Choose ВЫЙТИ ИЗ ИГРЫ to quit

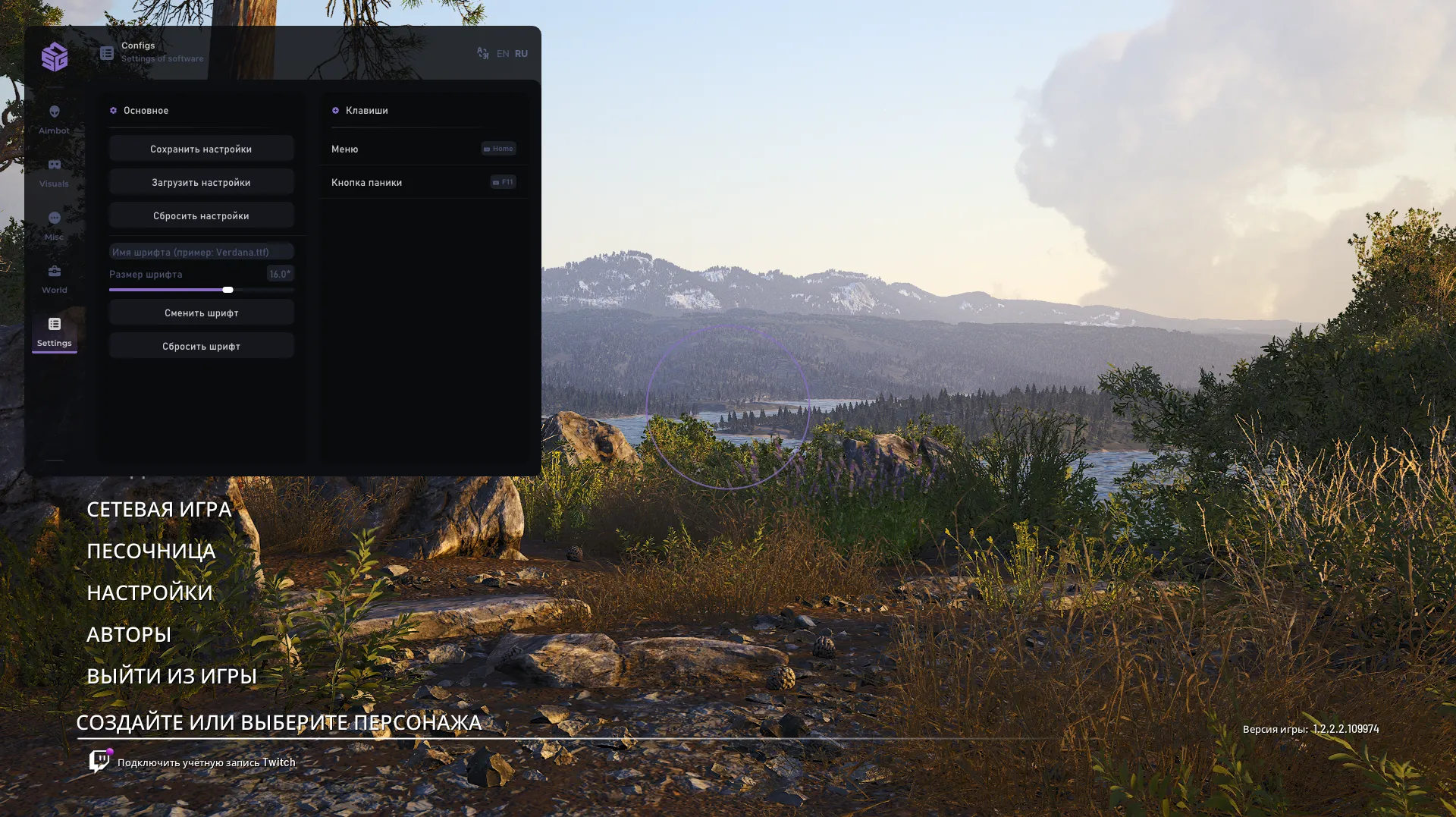[171, 677]
